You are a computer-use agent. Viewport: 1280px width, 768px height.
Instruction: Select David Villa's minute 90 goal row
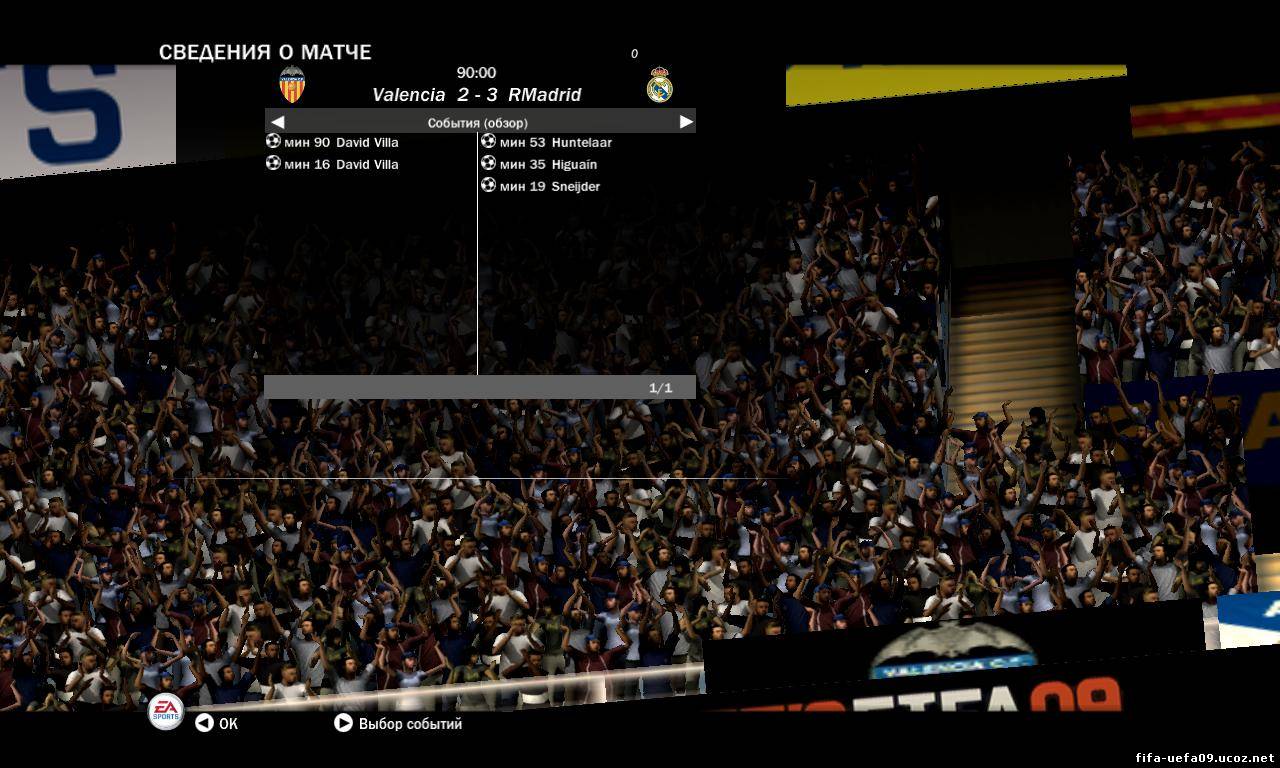[x=333, y=142]
